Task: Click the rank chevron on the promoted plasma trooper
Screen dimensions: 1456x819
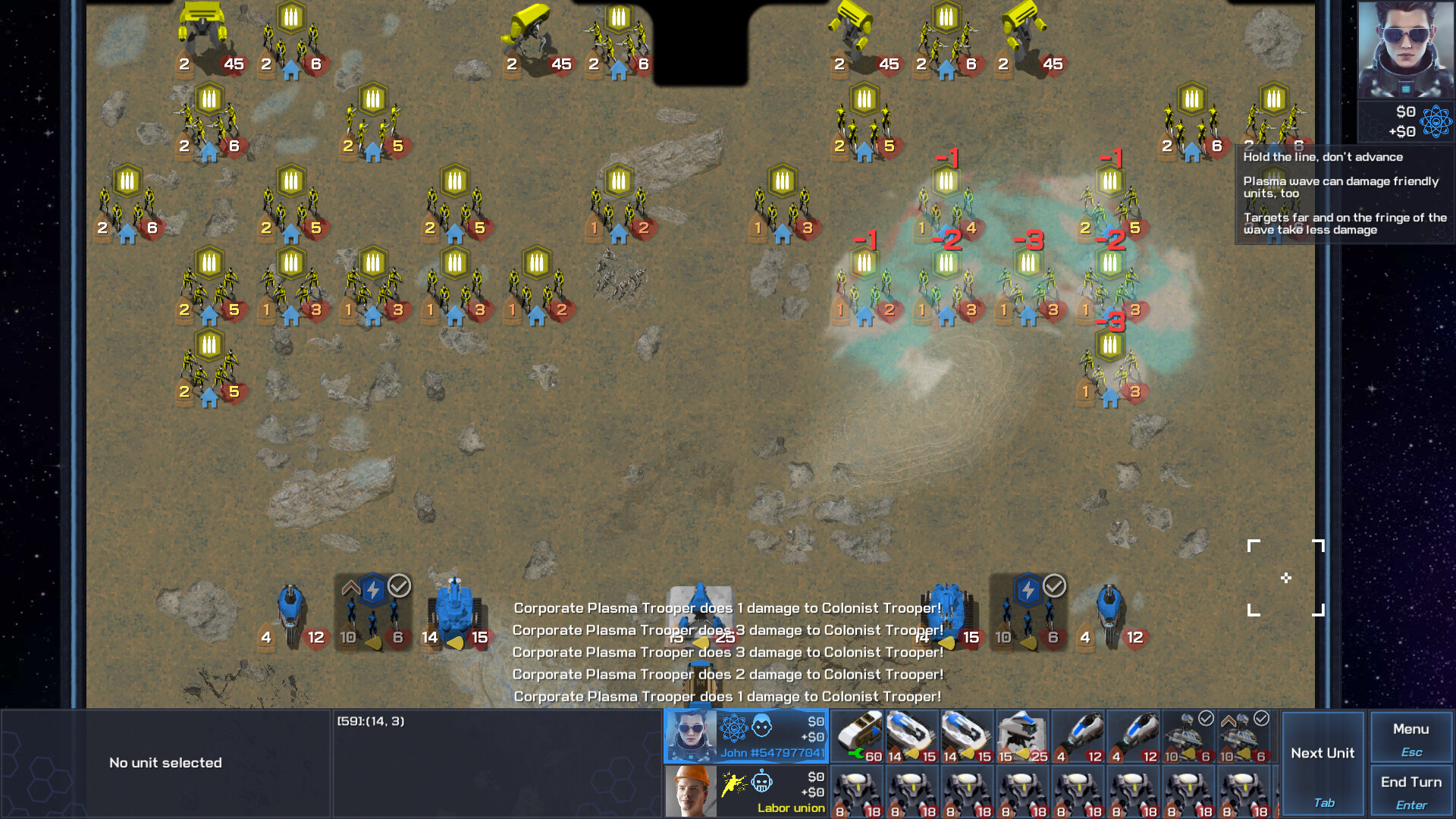Action: tap(350, 585)
